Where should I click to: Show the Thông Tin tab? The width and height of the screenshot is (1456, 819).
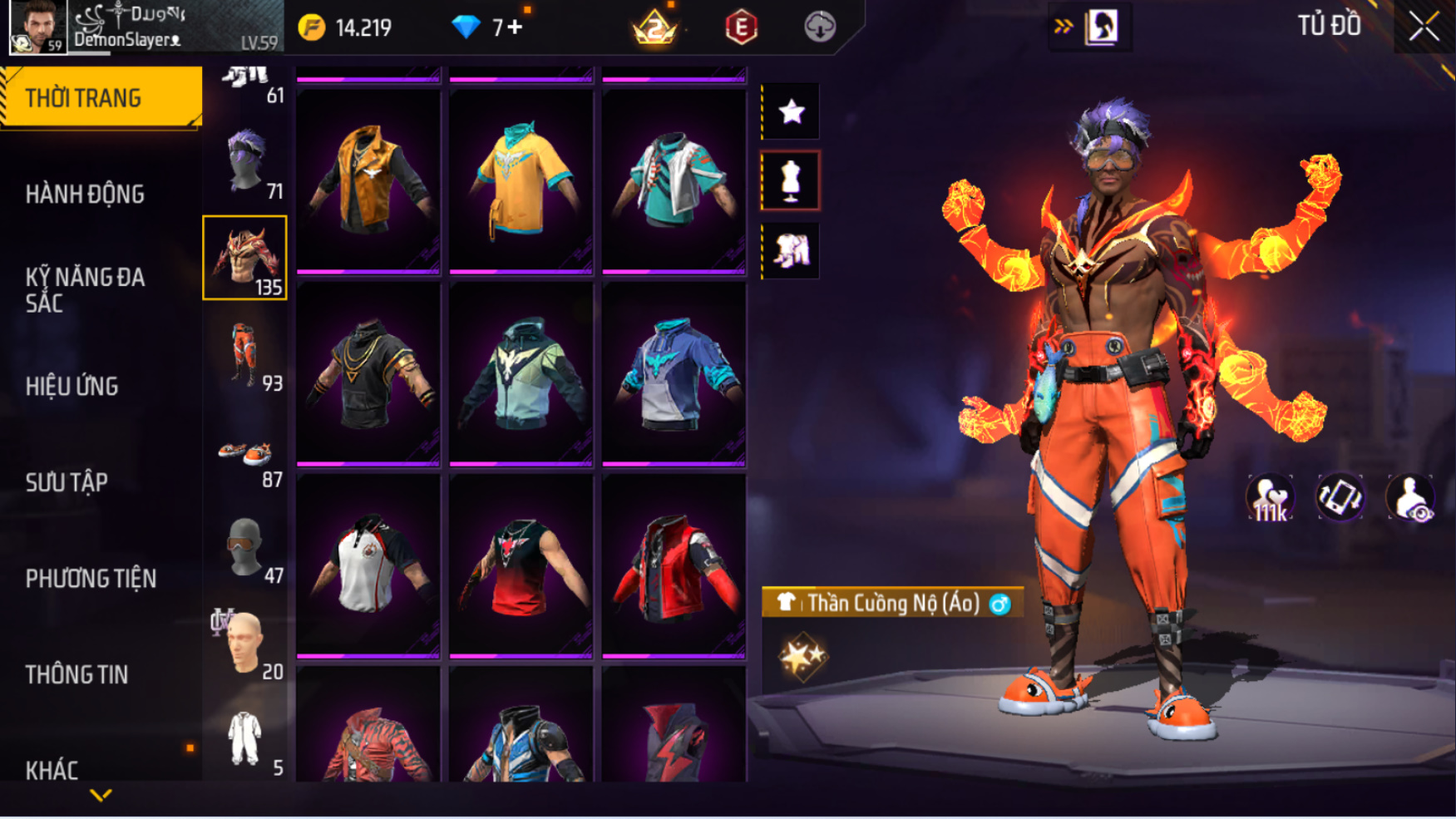click(77, 675)
